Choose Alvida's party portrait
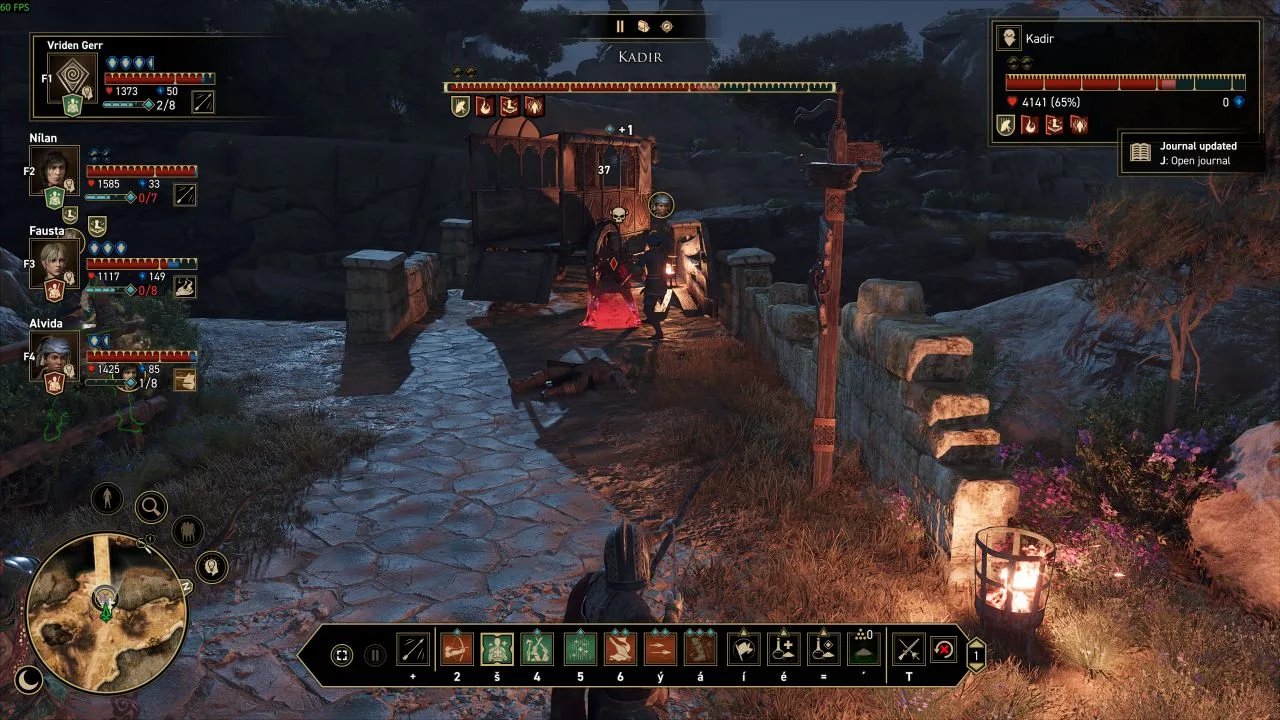 pyautogui.click(x=53, y=357)
